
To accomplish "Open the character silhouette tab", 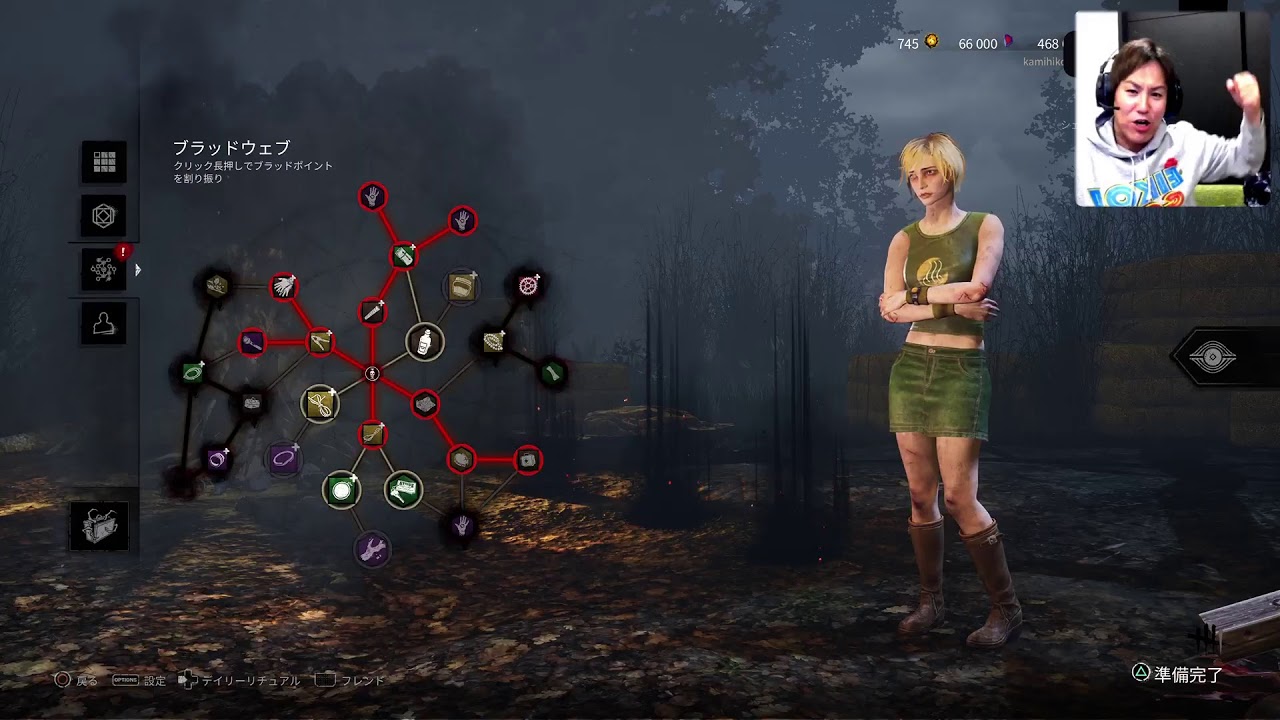I will coord(104,323).
